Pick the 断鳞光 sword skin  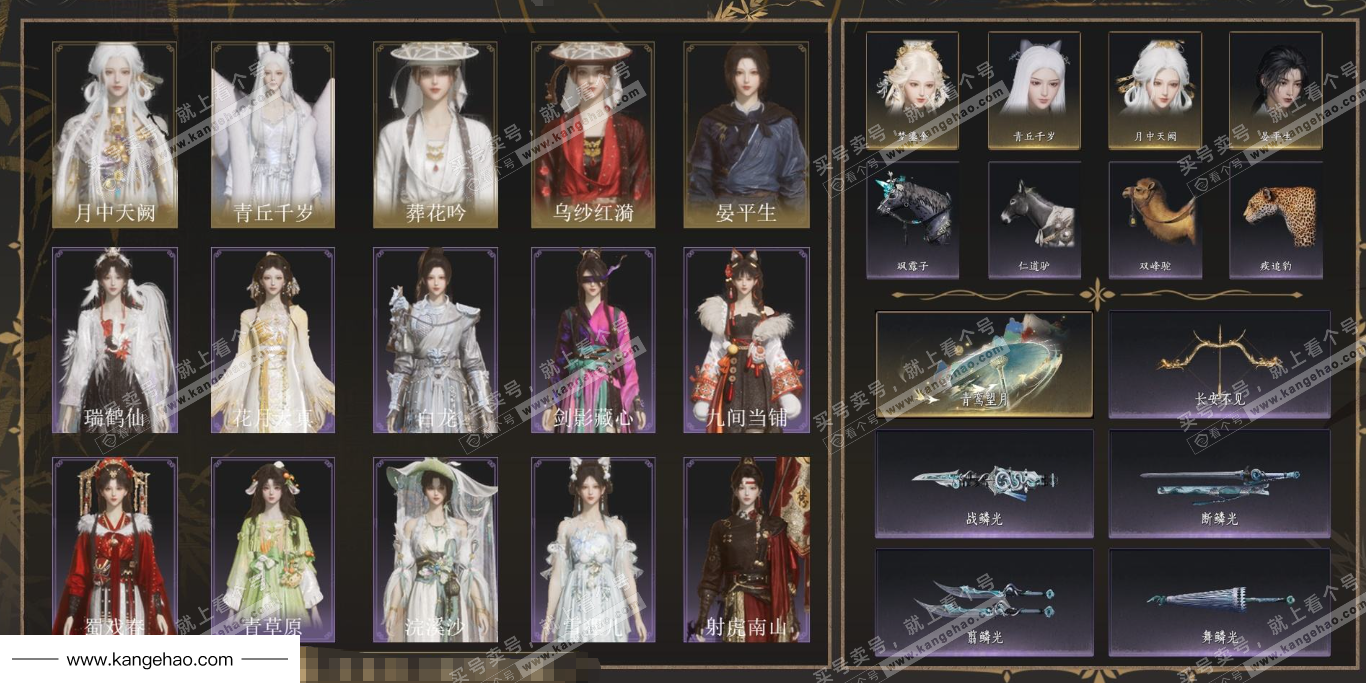click(1219, 484)
